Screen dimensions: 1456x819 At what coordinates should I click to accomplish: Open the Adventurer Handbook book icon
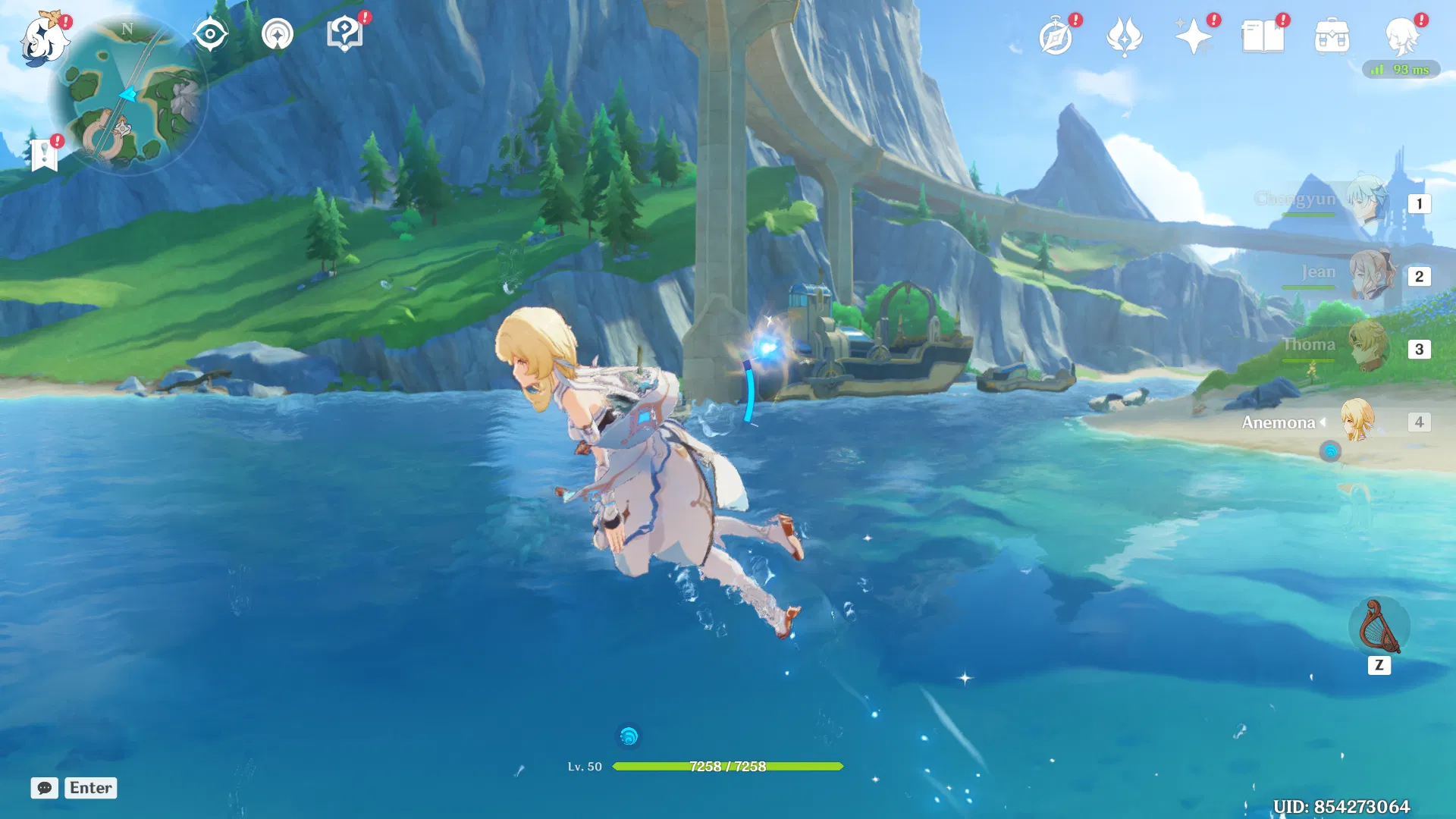click(x=1263, y=34)
